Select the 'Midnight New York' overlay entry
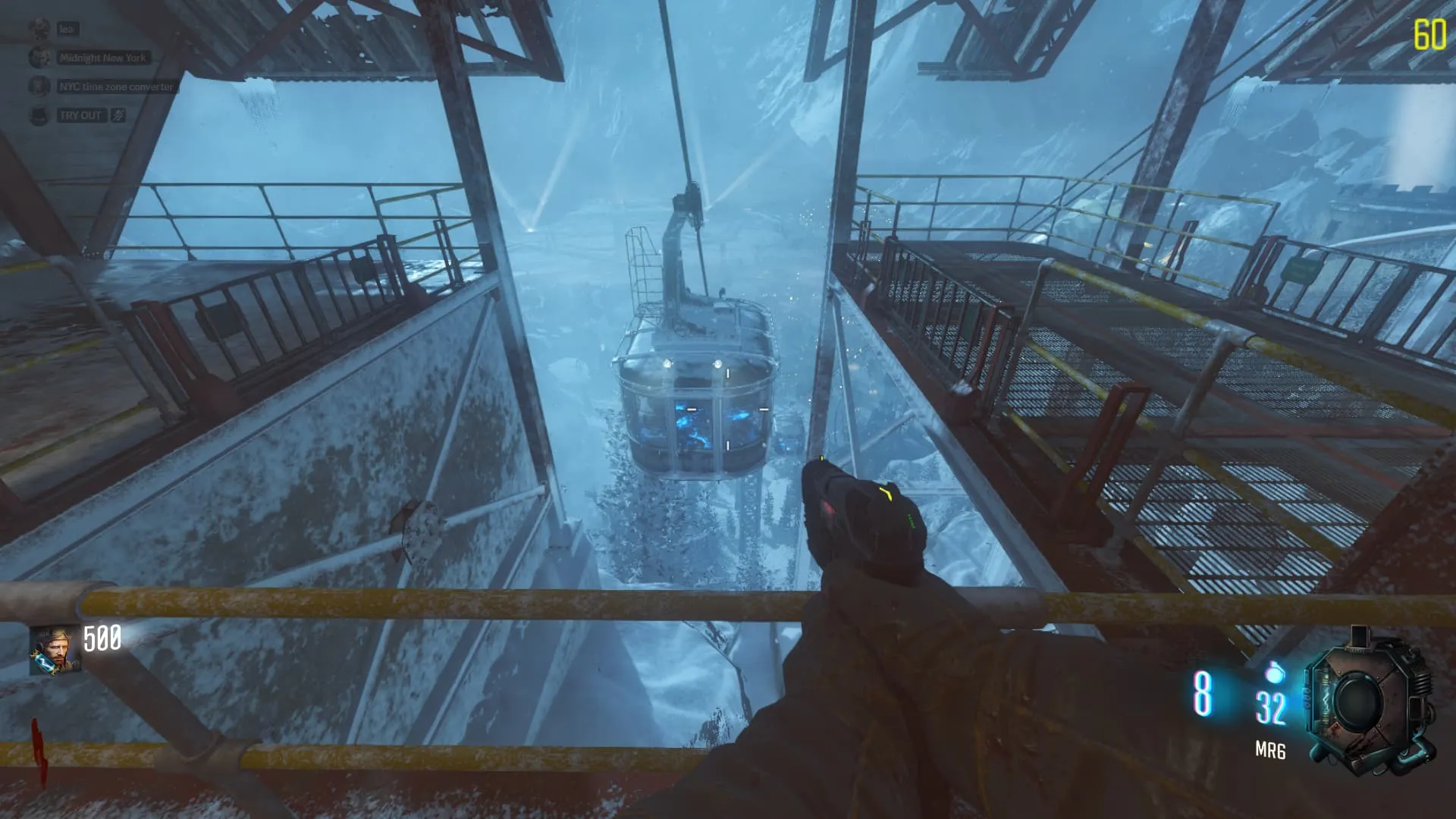The height and width of the screenshot is (819, 1456). click(x=102, y=58)
